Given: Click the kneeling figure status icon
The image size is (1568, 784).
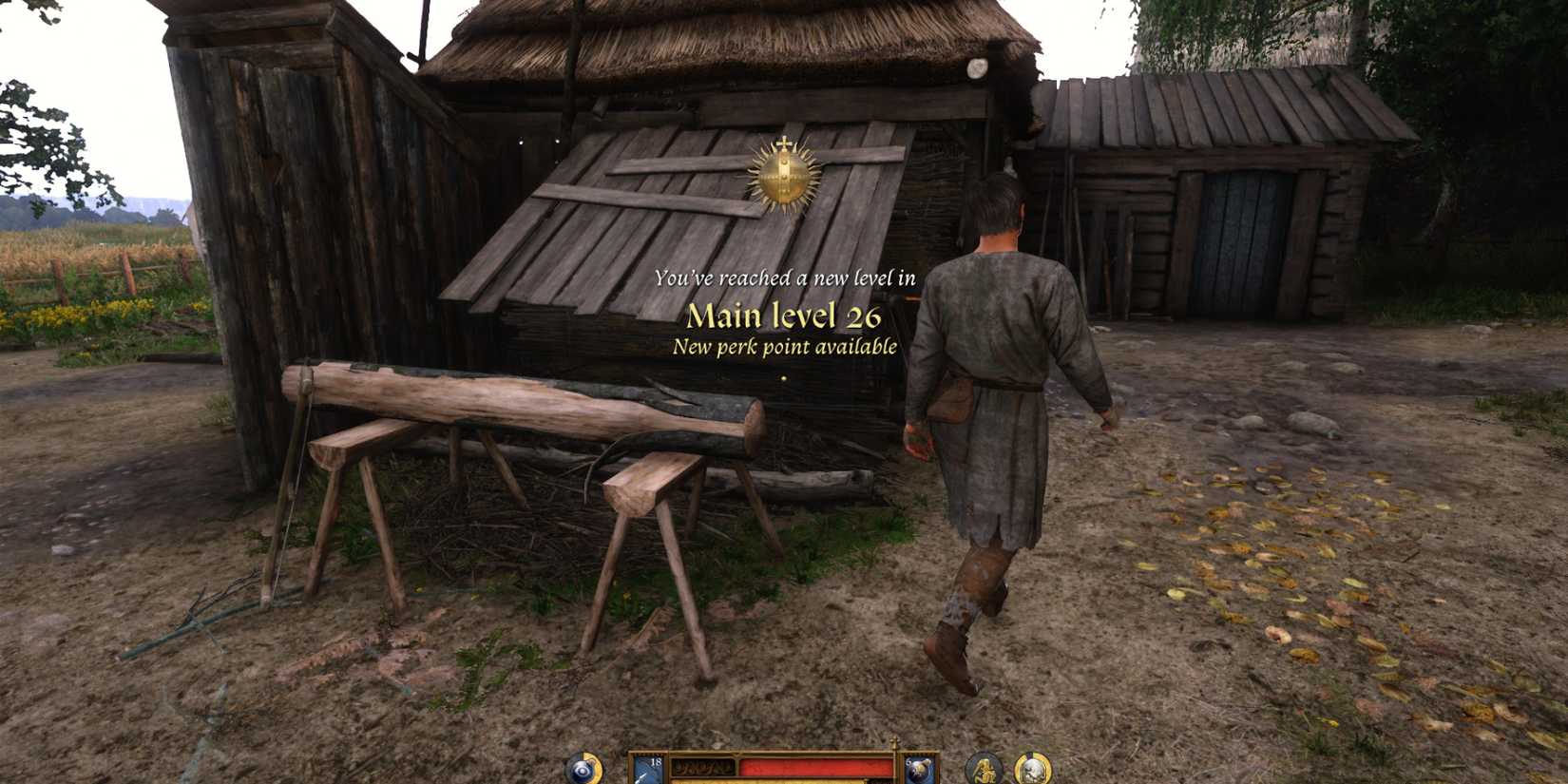Looking at the screenshot, I should (985, 770).
